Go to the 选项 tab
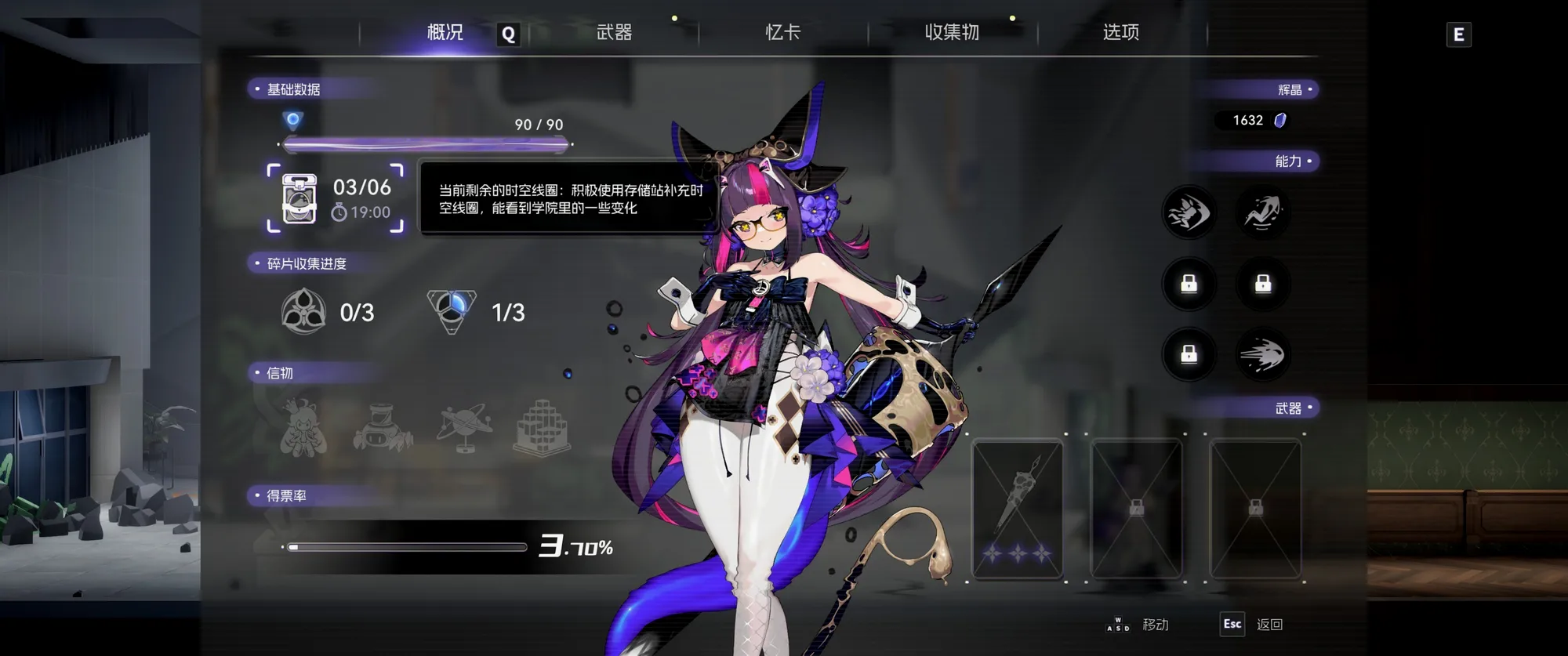The height and width of the screenshot is (656, 1568). click(1120, 32)
